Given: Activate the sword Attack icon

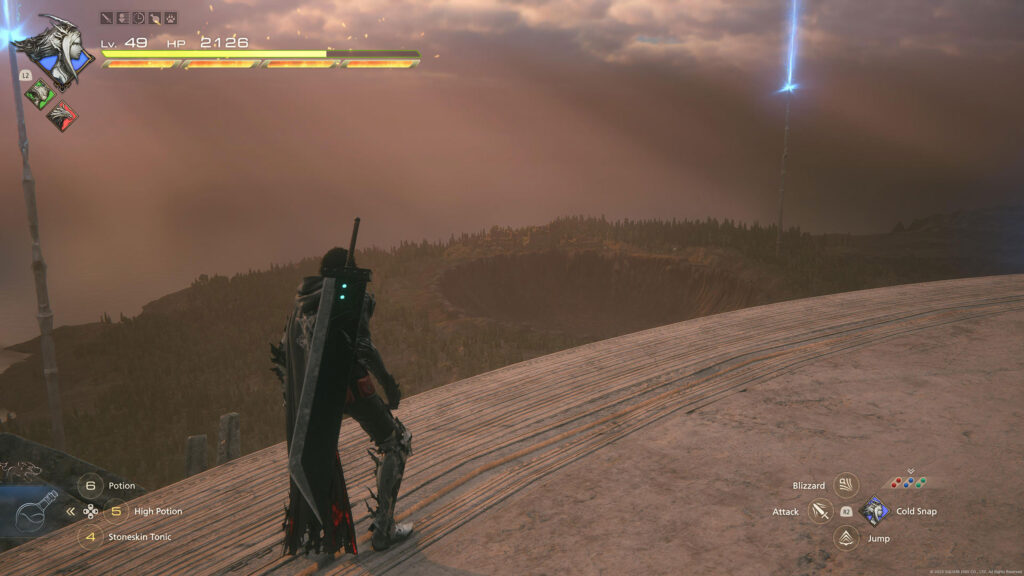Looking at the screenshot, I should (x=821, y=512).
